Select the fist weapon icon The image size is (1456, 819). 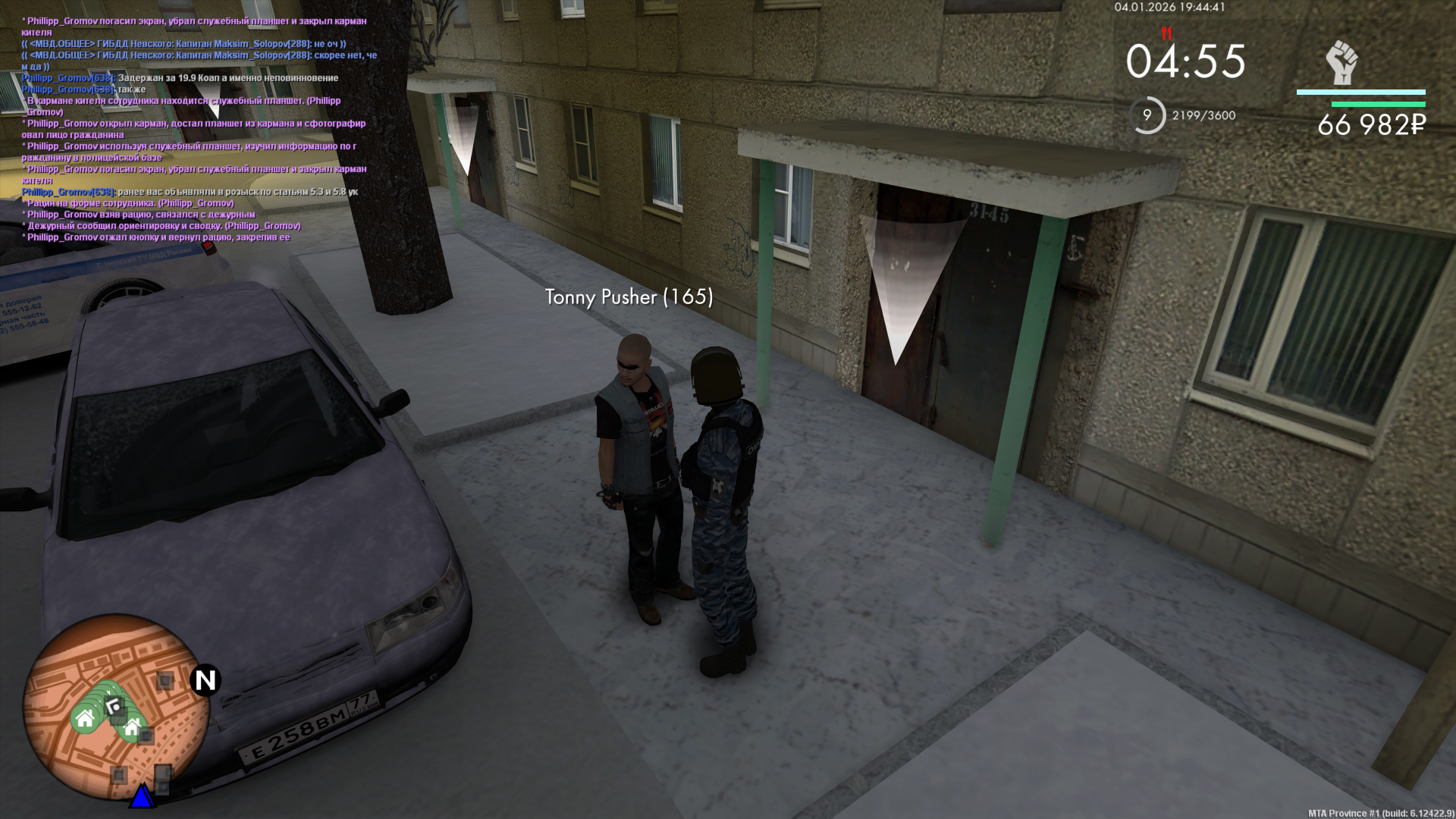pyautogui.click(x=1341, y=63)
